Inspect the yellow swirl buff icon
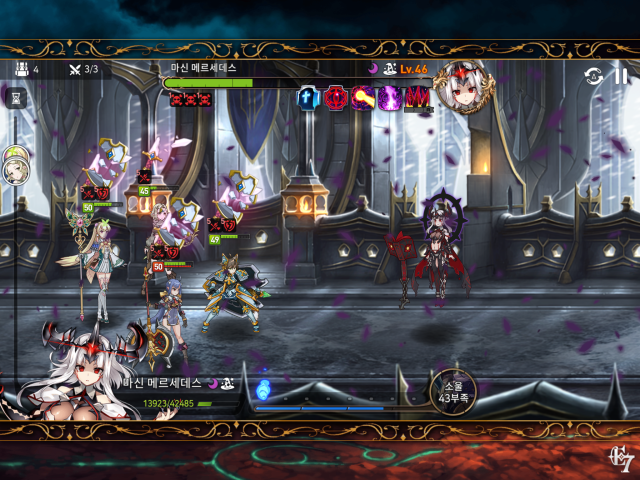The image size is (640, 480). 362,98
